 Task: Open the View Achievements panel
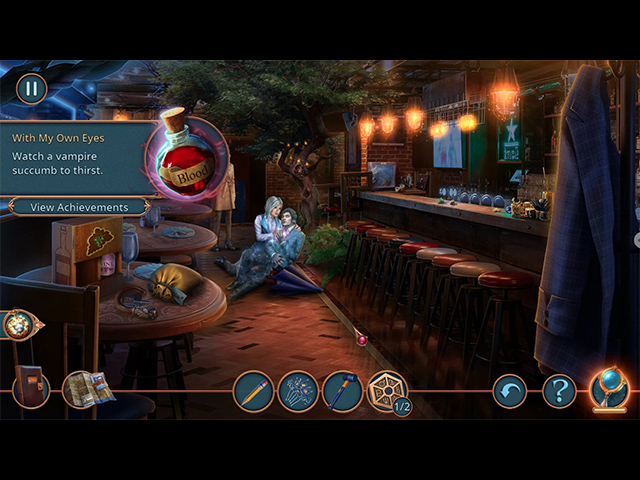tap(80, 207)
